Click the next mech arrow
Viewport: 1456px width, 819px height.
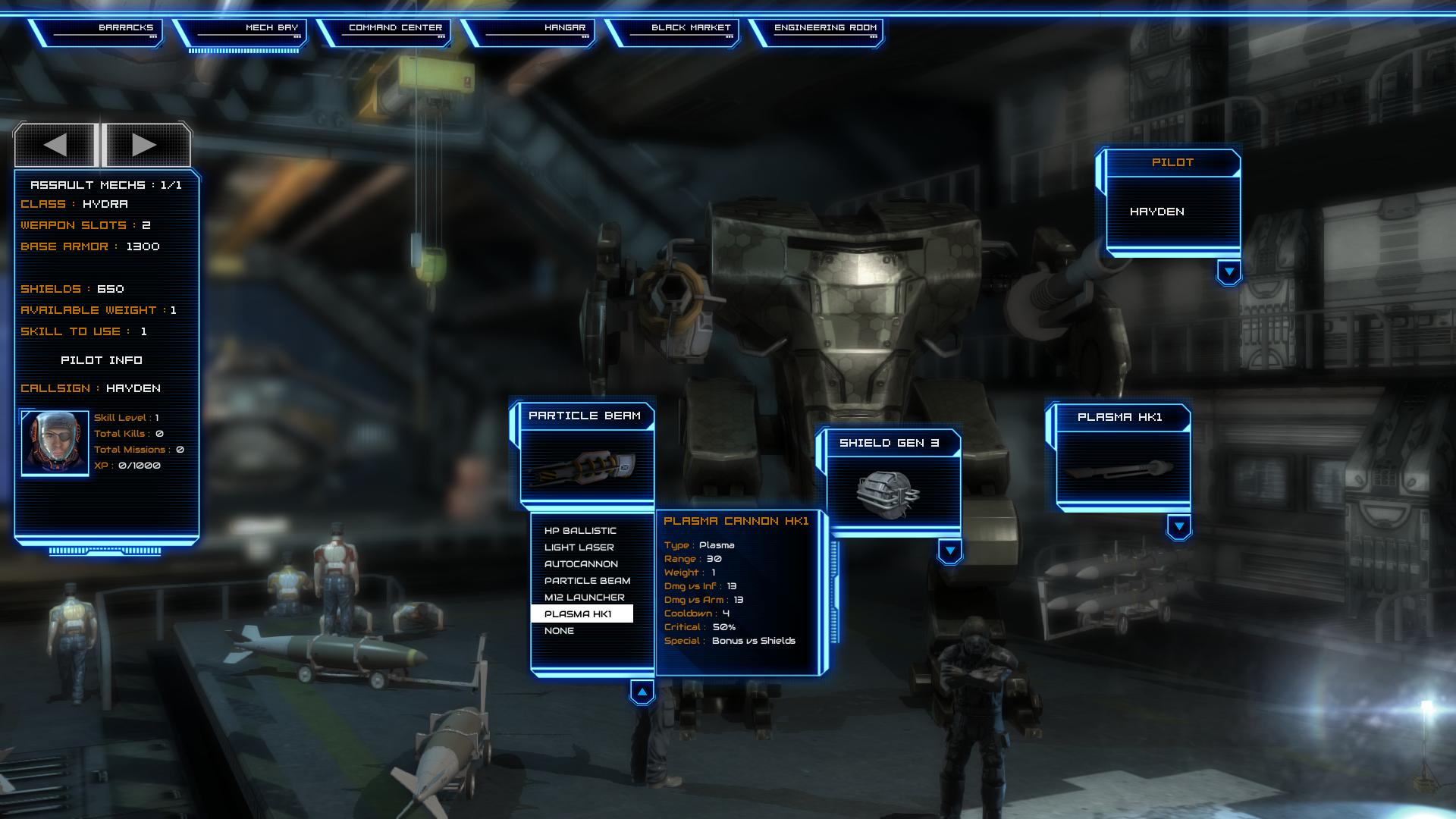coord(144,144)
